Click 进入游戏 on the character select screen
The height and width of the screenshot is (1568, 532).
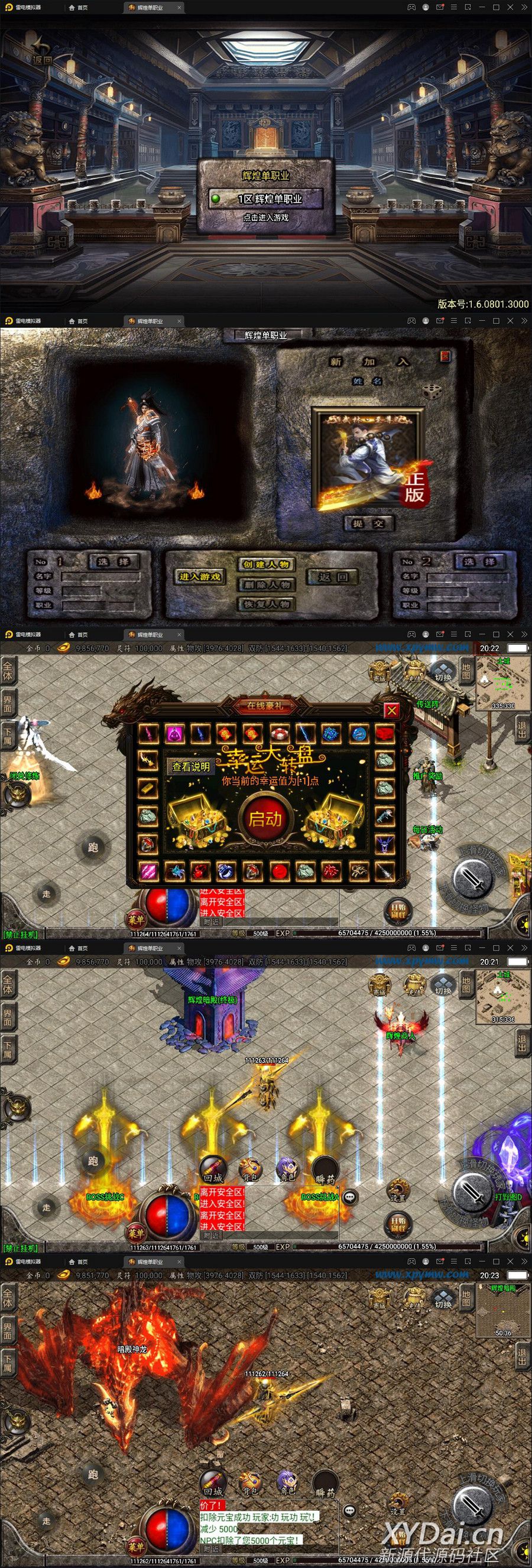click(x=199, y=577)
